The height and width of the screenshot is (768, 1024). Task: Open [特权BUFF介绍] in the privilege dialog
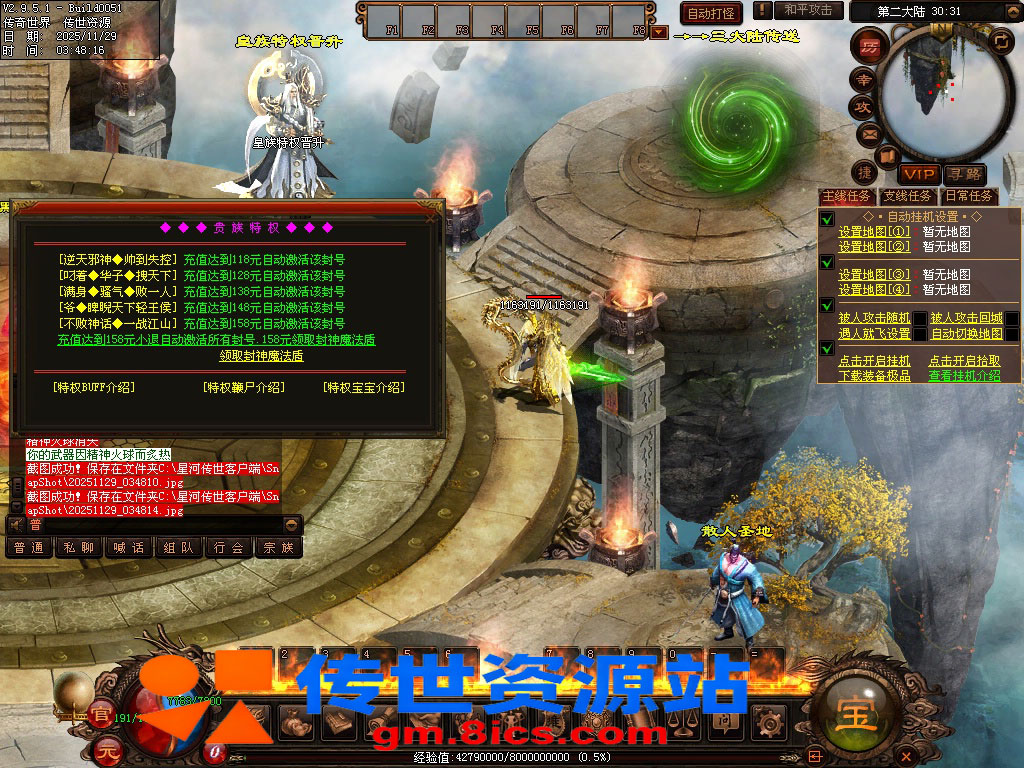click(94, 387)
